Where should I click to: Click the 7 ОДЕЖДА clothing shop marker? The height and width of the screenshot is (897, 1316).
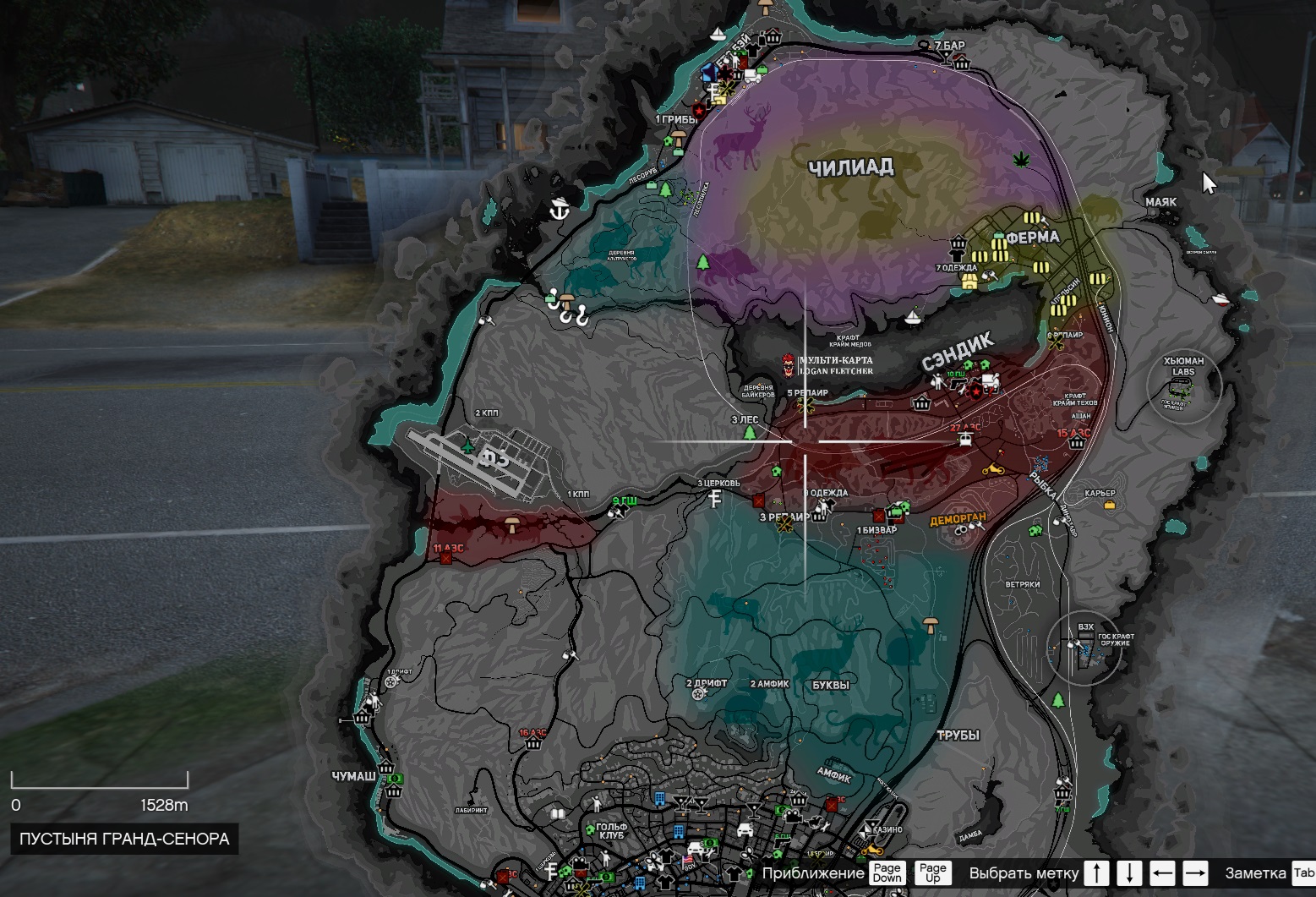[969, 280]
